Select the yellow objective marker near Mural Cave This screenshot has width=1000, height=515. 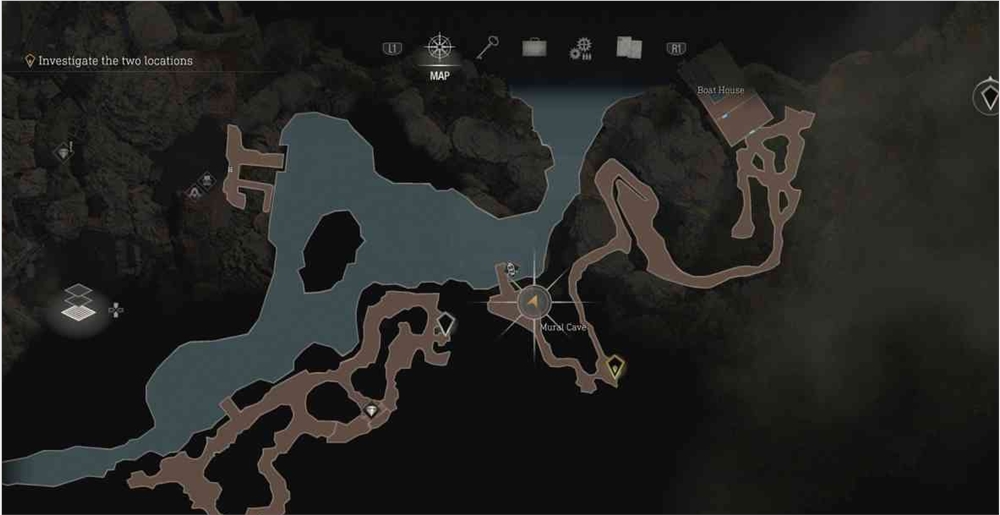pos(616,369)
